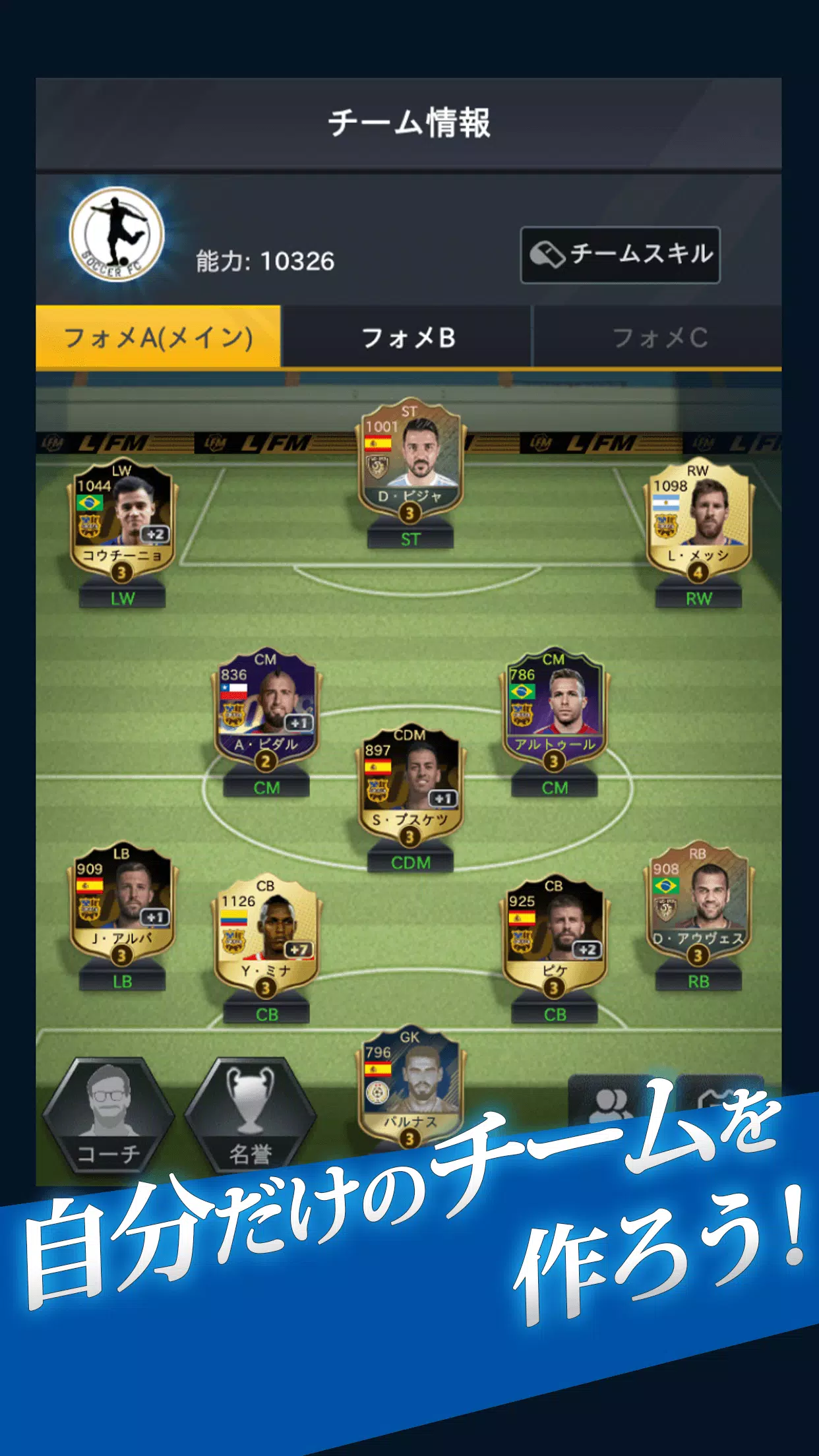Select the J・アルバ left back card

[x=121, y=903]
